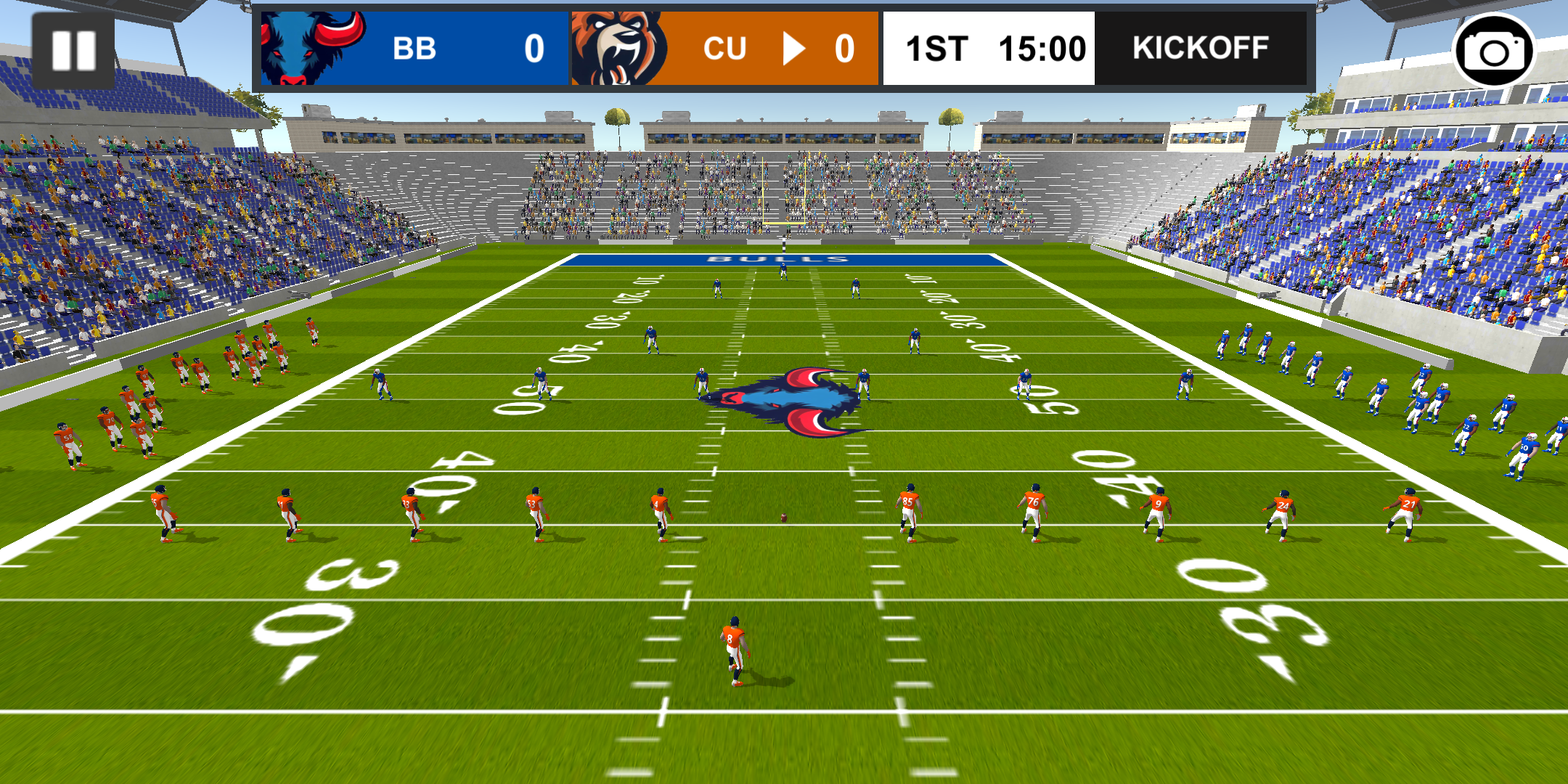Image resolution: width=1568 pixels, height=784 pixels.
Task: Click the 15:00 game clock
Action: pyautogui.click(x=1044, y=48)
